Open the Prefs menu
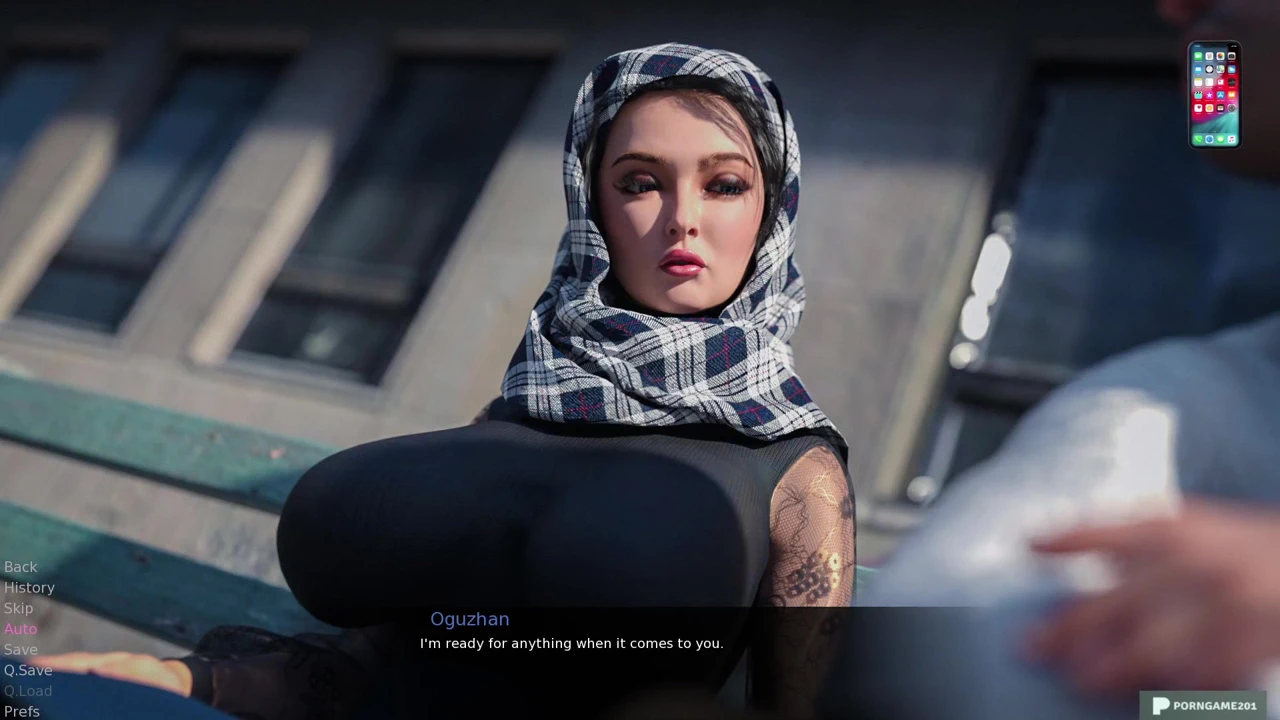The width and height of the screenshot is (1280, 720). tap(22, 711)
